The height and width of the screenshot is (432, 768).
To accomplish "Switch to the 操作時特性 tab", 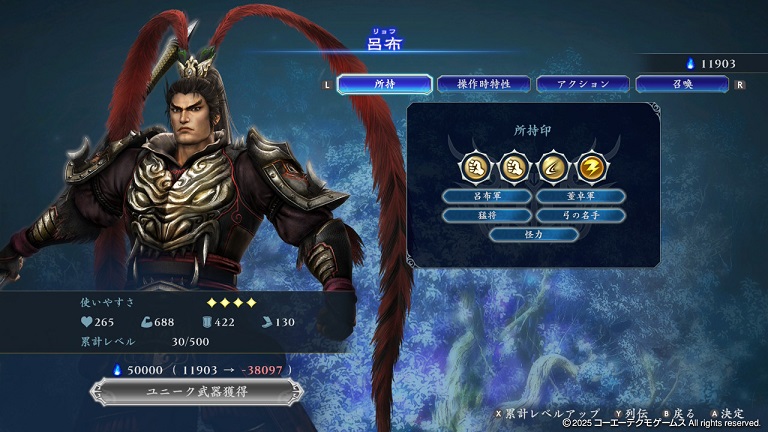I will [483, 85].
